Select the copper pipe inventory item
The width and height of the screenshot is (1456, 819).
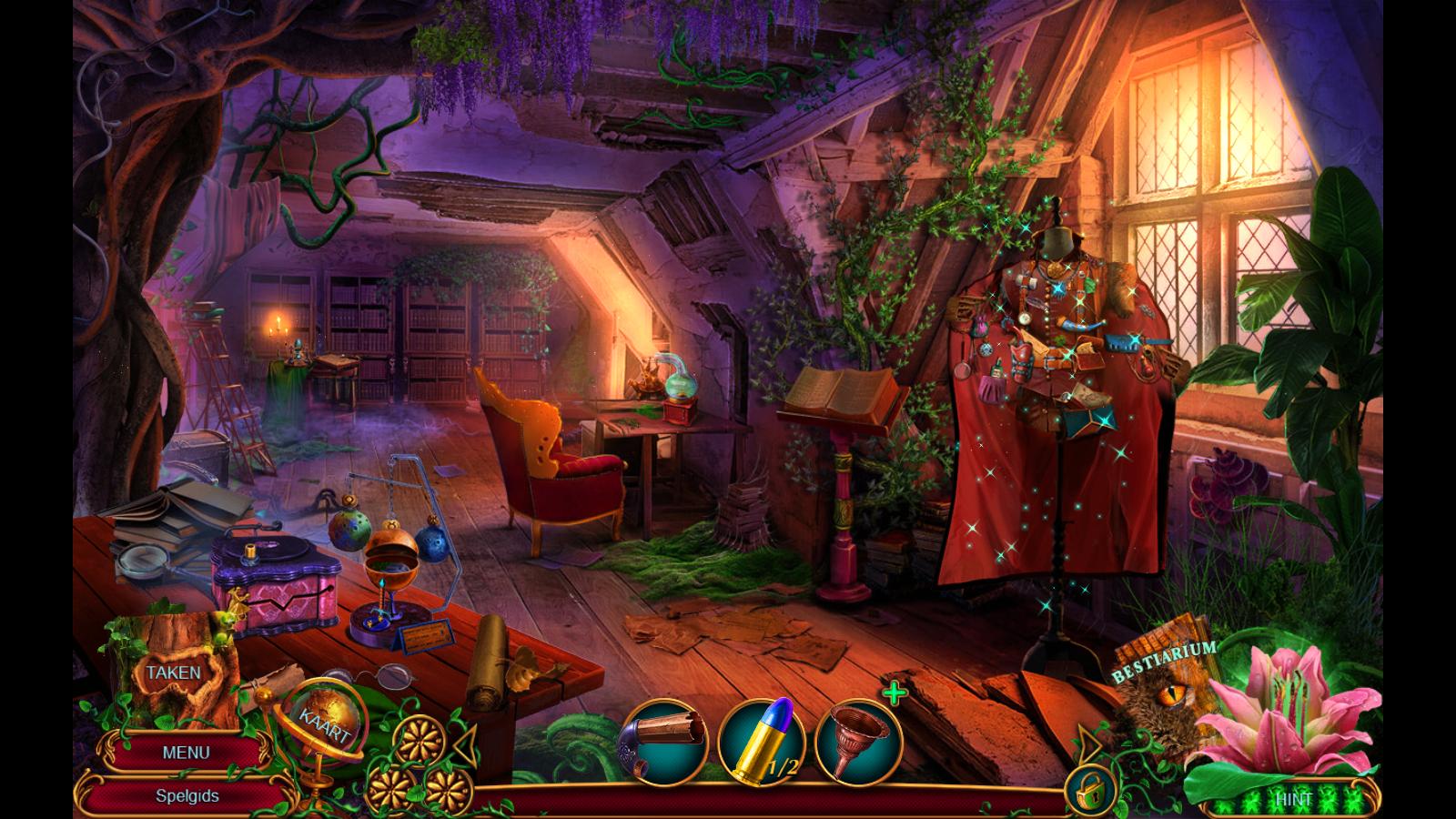click(x=664, y=740)
